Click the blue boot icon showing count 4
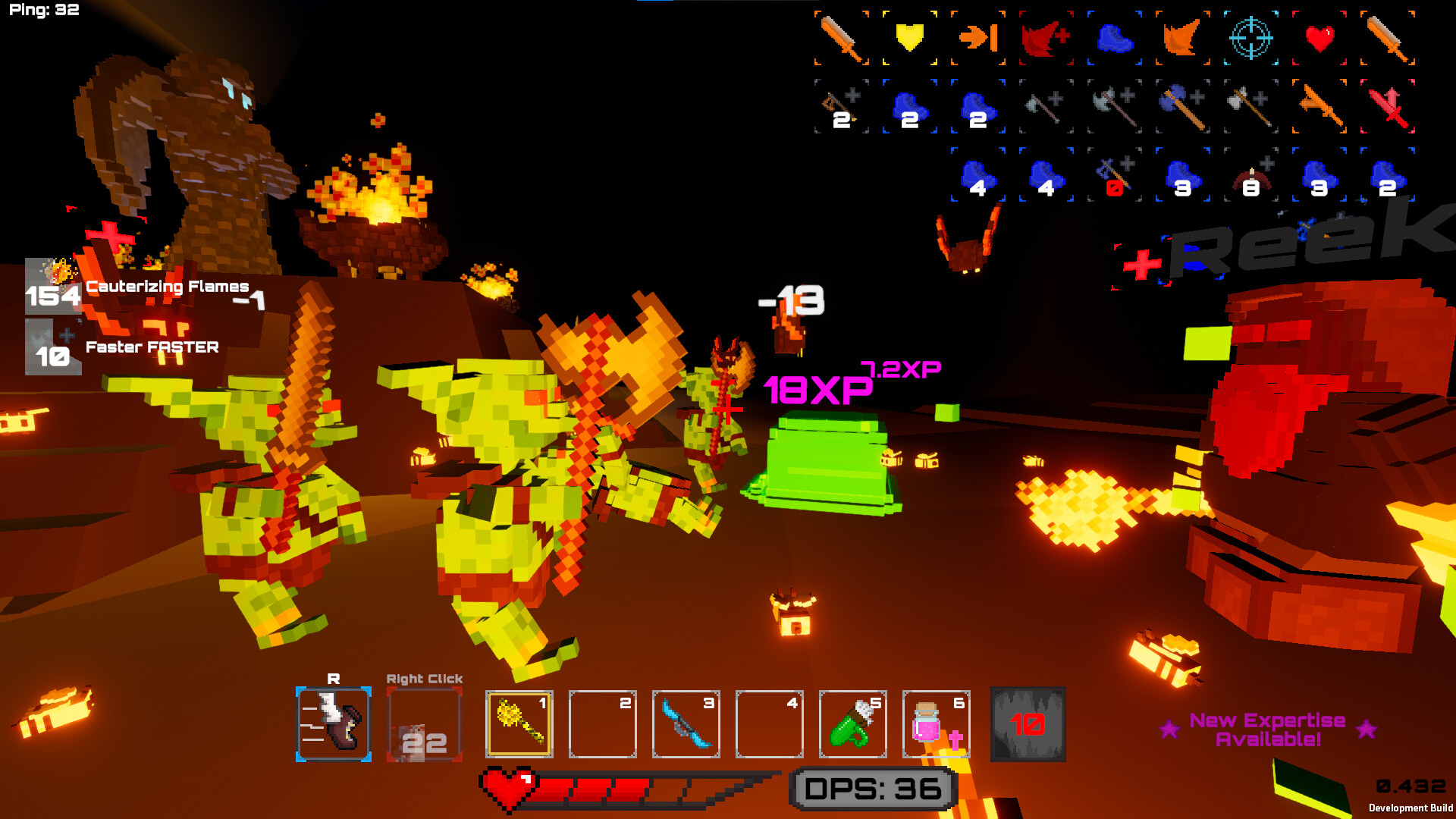 tap(977, 178)
